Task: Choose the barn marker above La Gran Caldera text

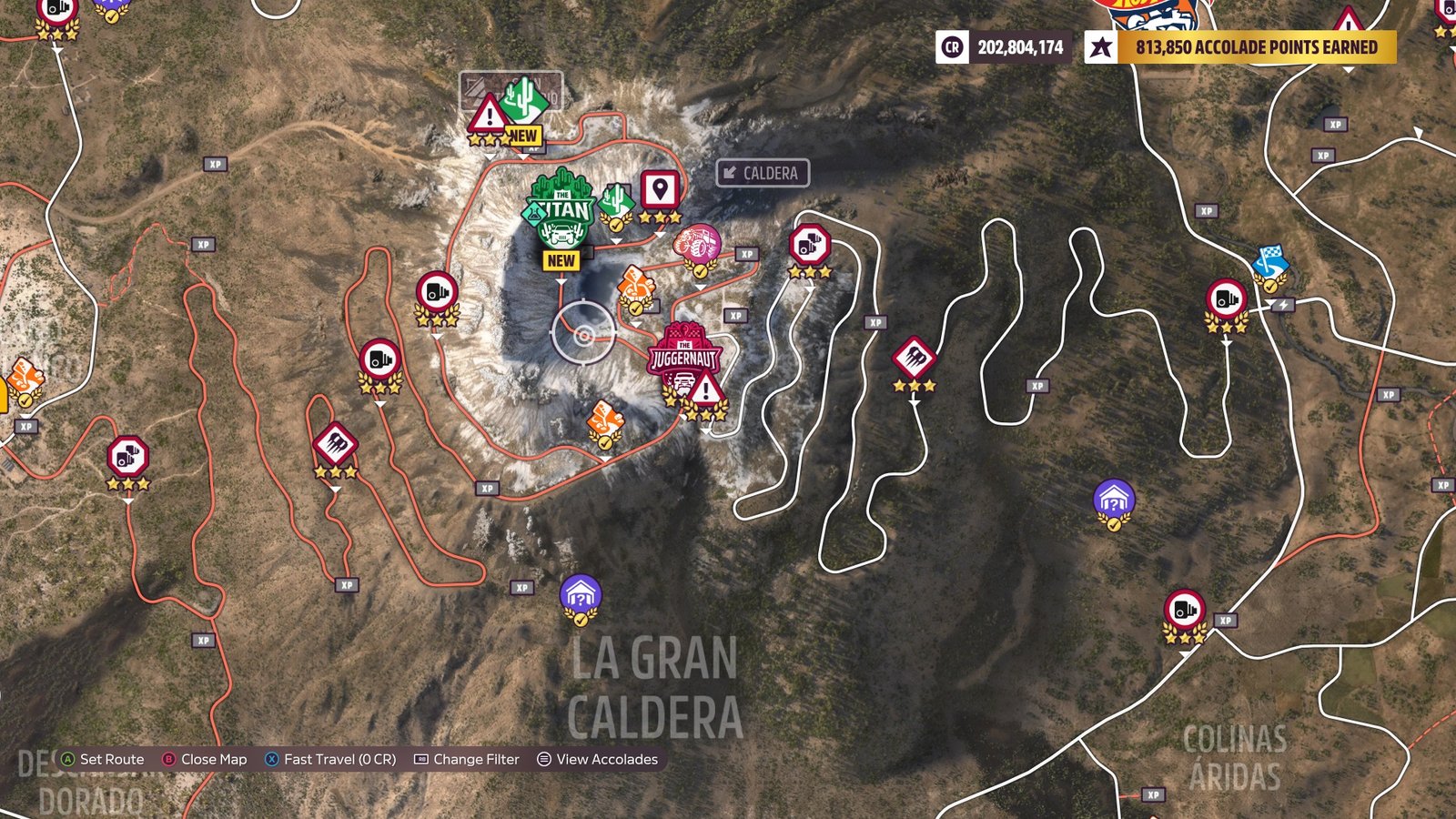Action: point(581,596)
